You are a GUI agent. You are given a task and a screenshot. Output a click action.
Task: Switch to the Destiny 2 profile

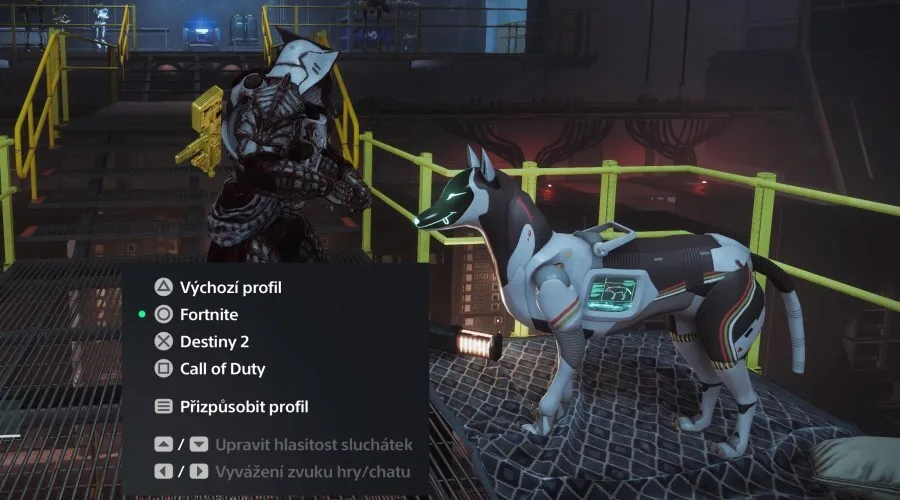point(214,341)
